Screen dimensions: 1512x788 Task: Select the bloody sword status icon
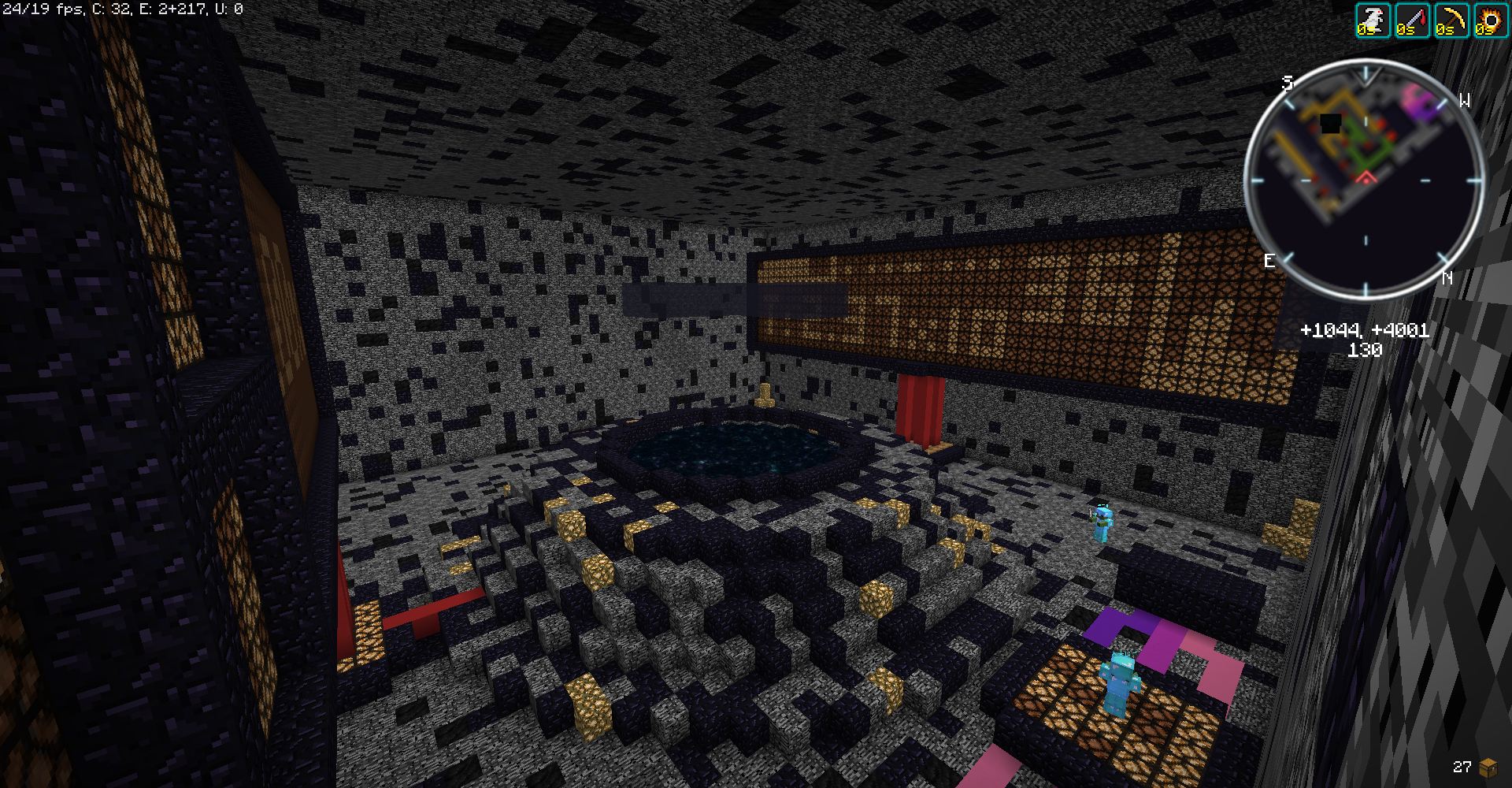click(x=1412, y=20)
